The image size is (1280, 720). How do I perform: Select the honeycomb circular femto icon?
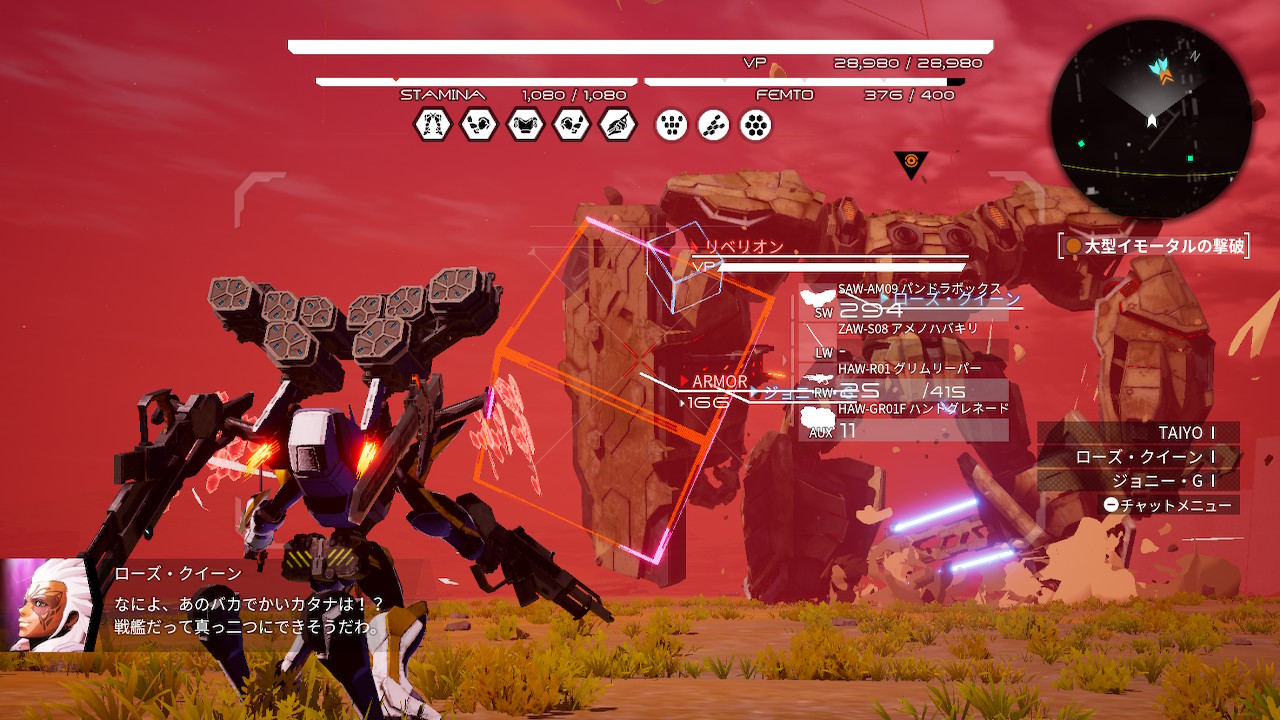click(x=755, y=125)
